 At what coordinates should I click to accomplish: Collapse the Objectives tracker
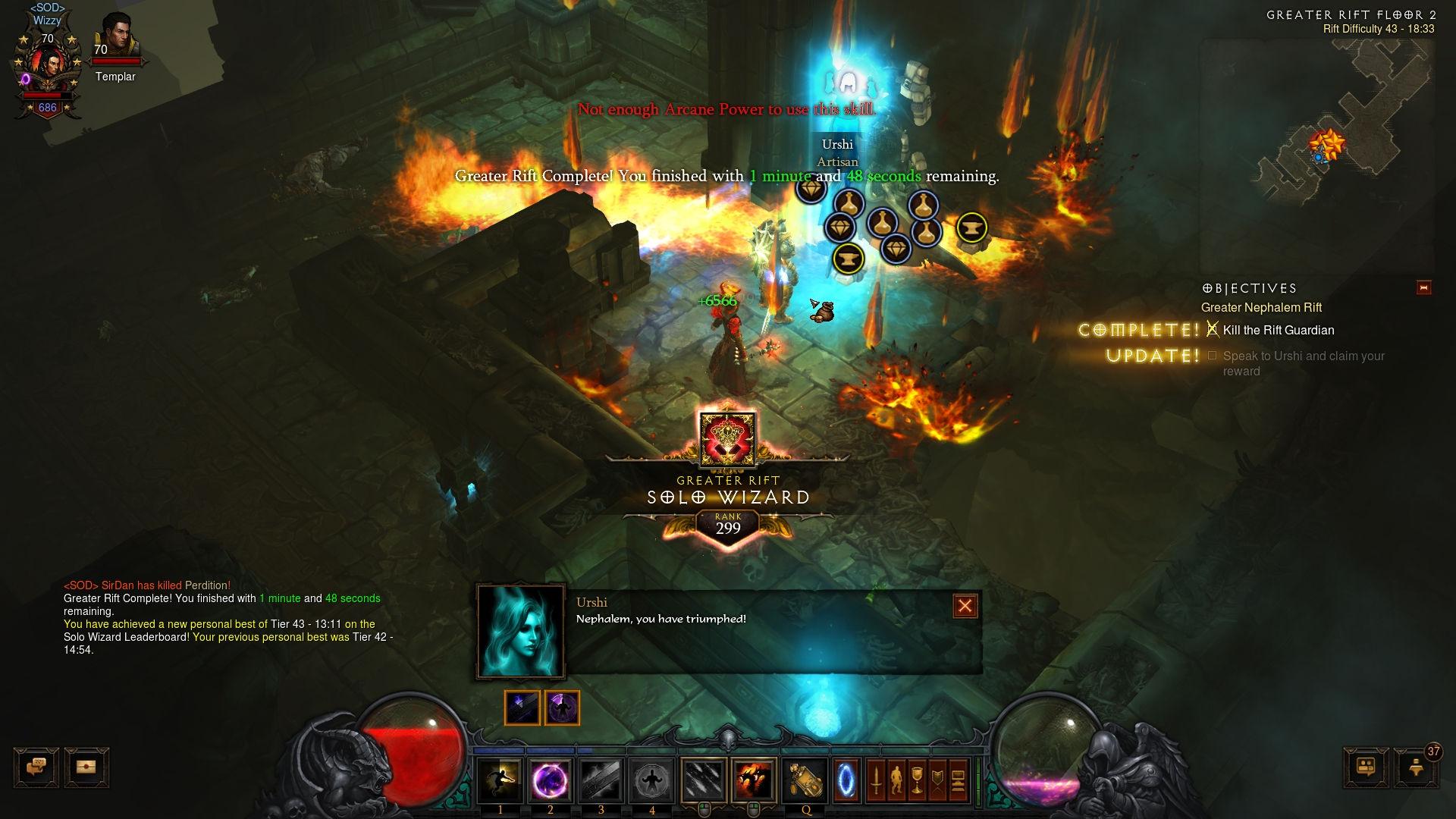(1423, 287)
